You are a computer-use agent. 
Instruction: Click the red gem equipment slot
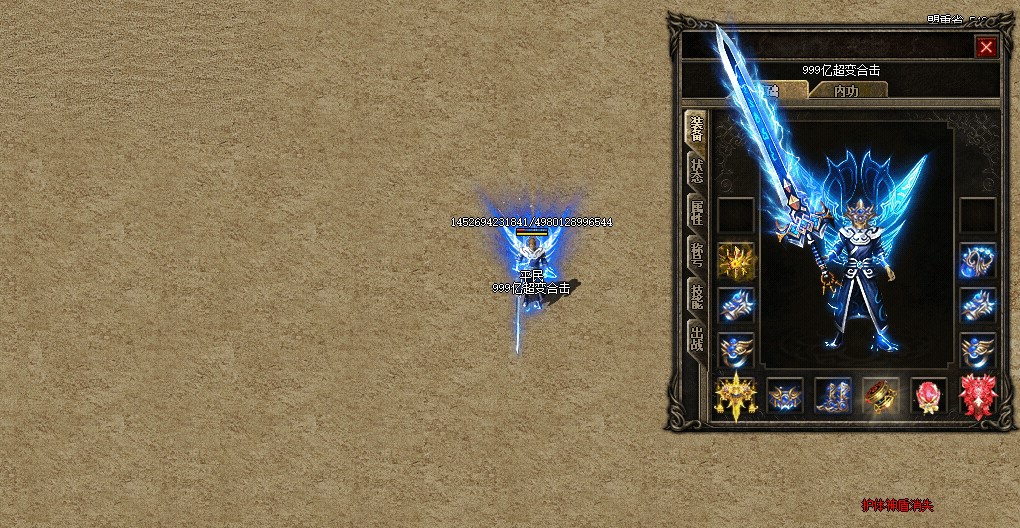(x=928, y=396)
